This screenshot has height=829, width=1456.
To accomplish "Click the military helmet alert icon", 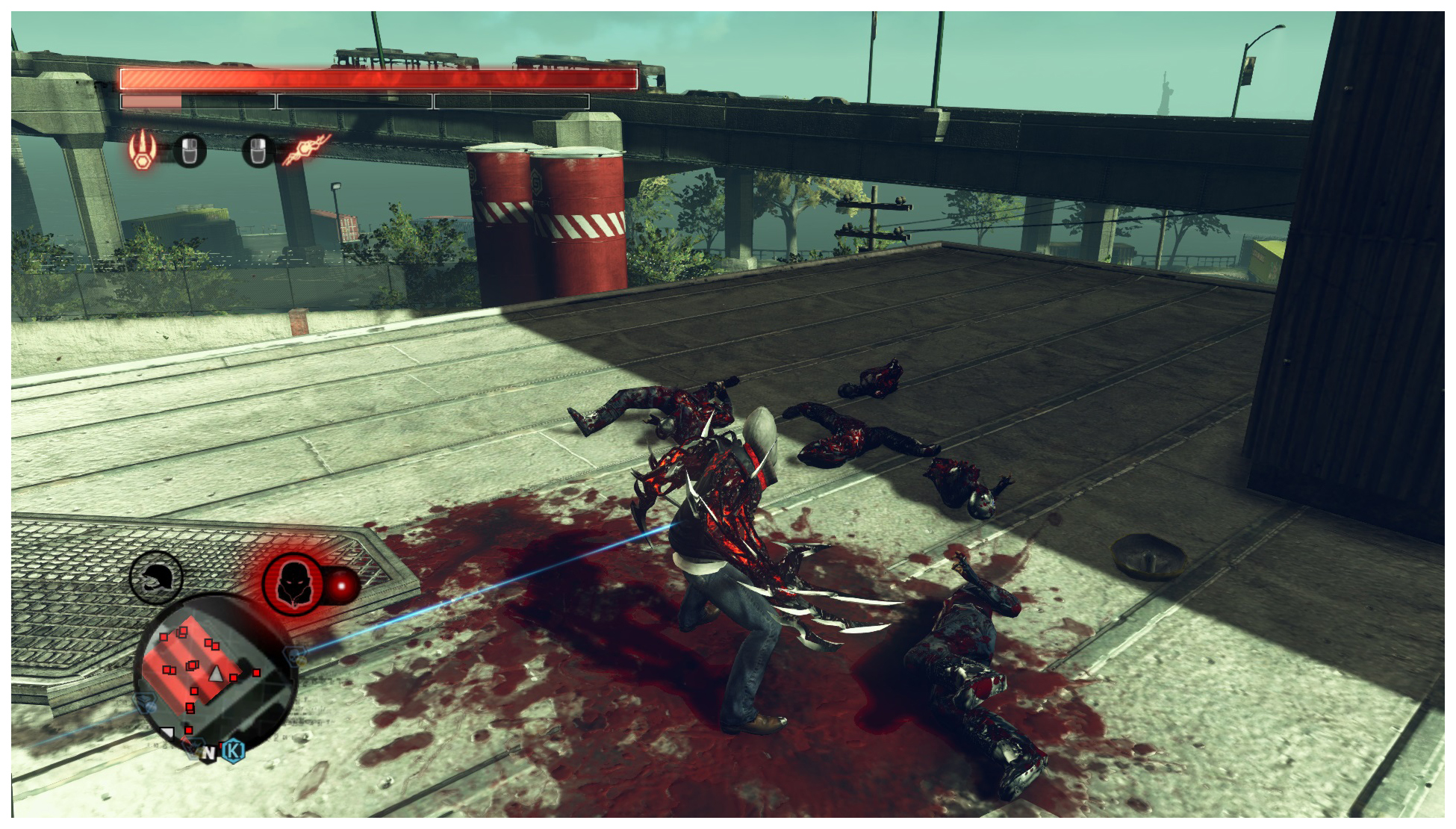I will click(x=156, y=577).
